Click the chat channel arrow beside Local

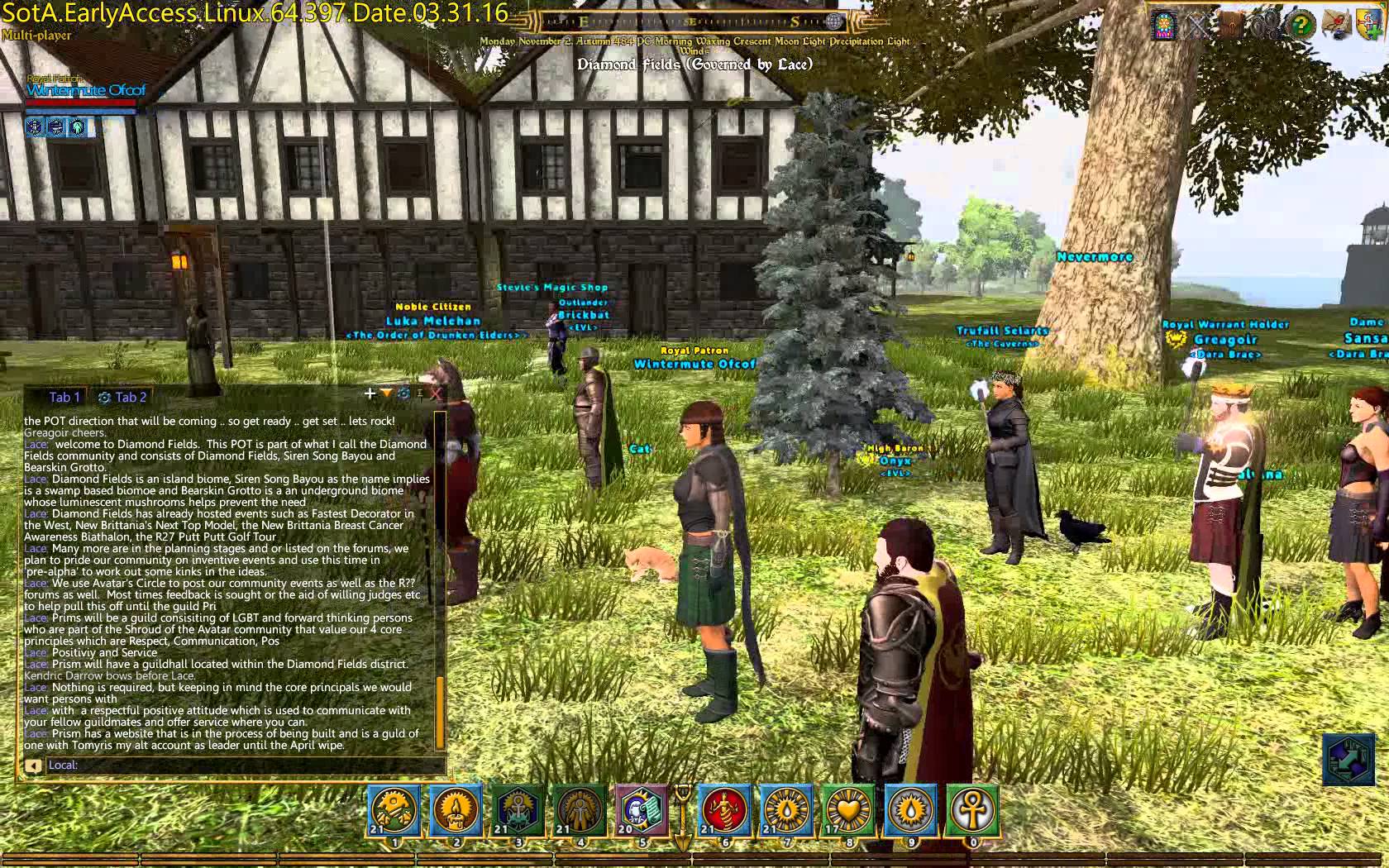pos(32,765)
